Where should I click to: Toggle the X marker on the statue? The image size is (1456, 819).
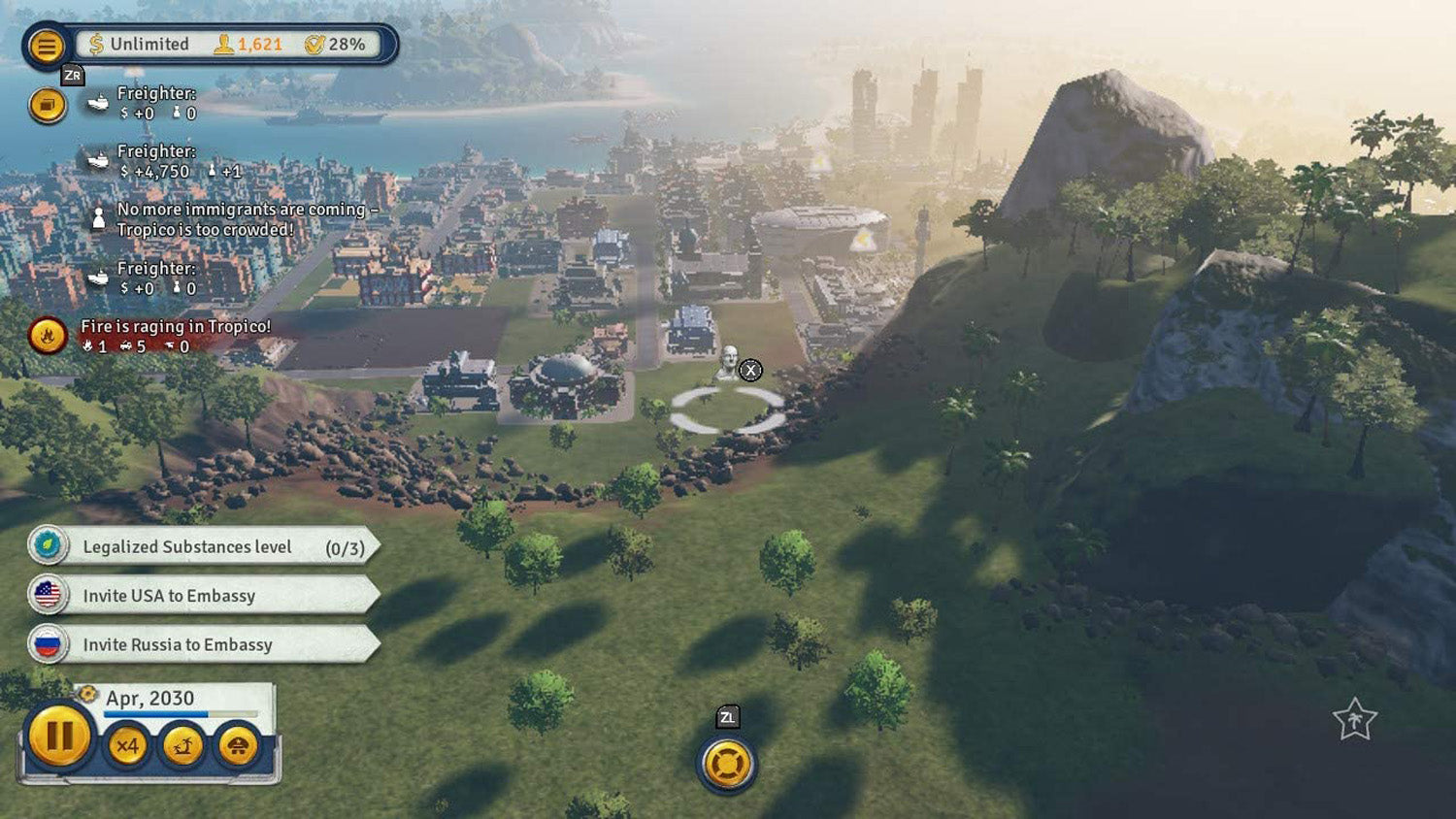[752, 370]
